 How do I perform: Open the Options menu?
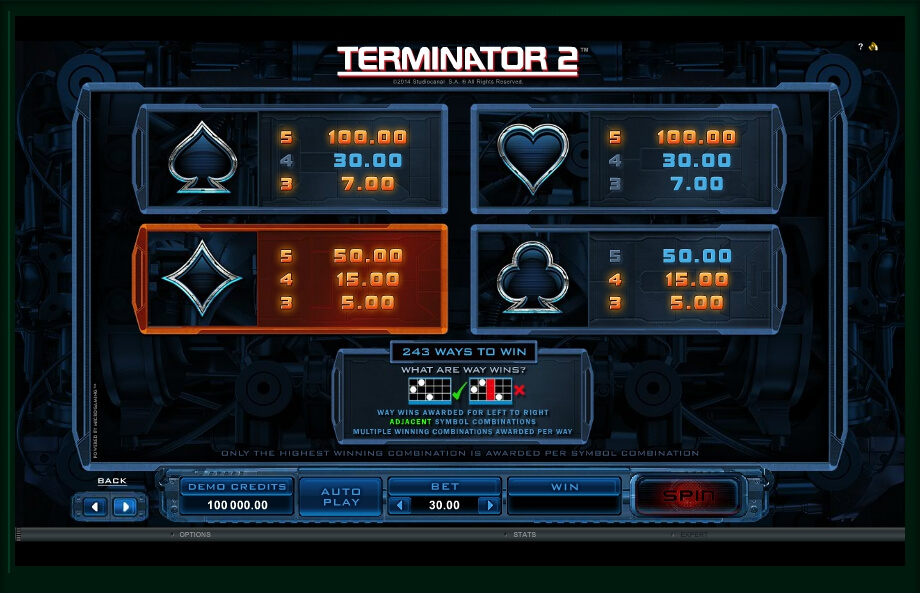tap(193, 535)
